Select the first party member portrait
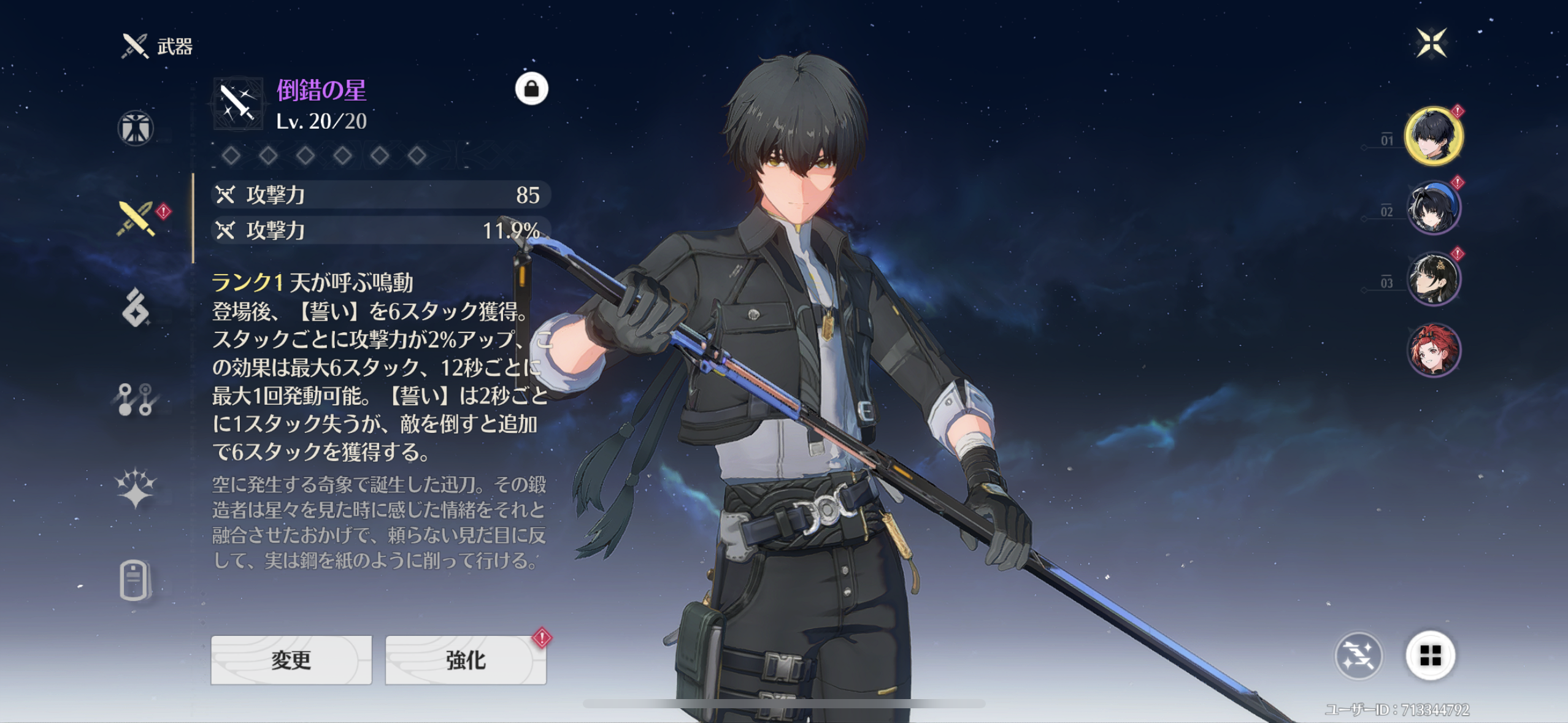 [1434, 136]
